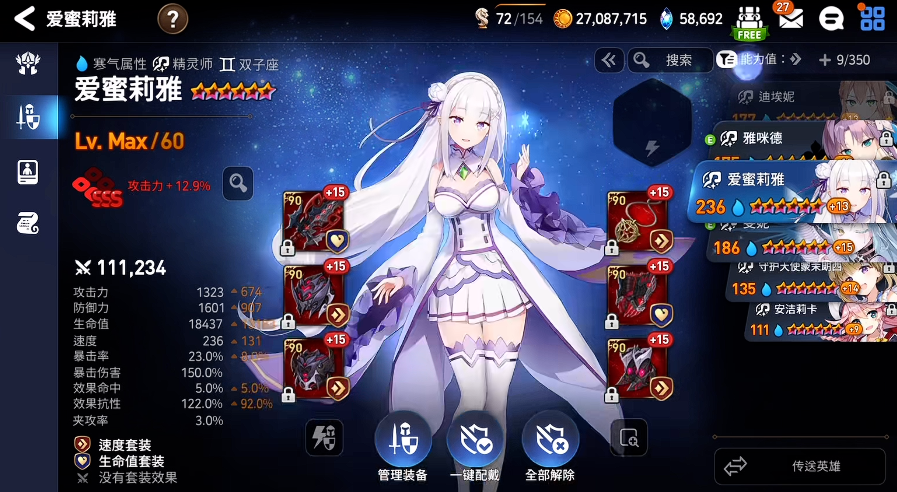
Task: Open the question mark help button
Action: click(x=173, y=18)
